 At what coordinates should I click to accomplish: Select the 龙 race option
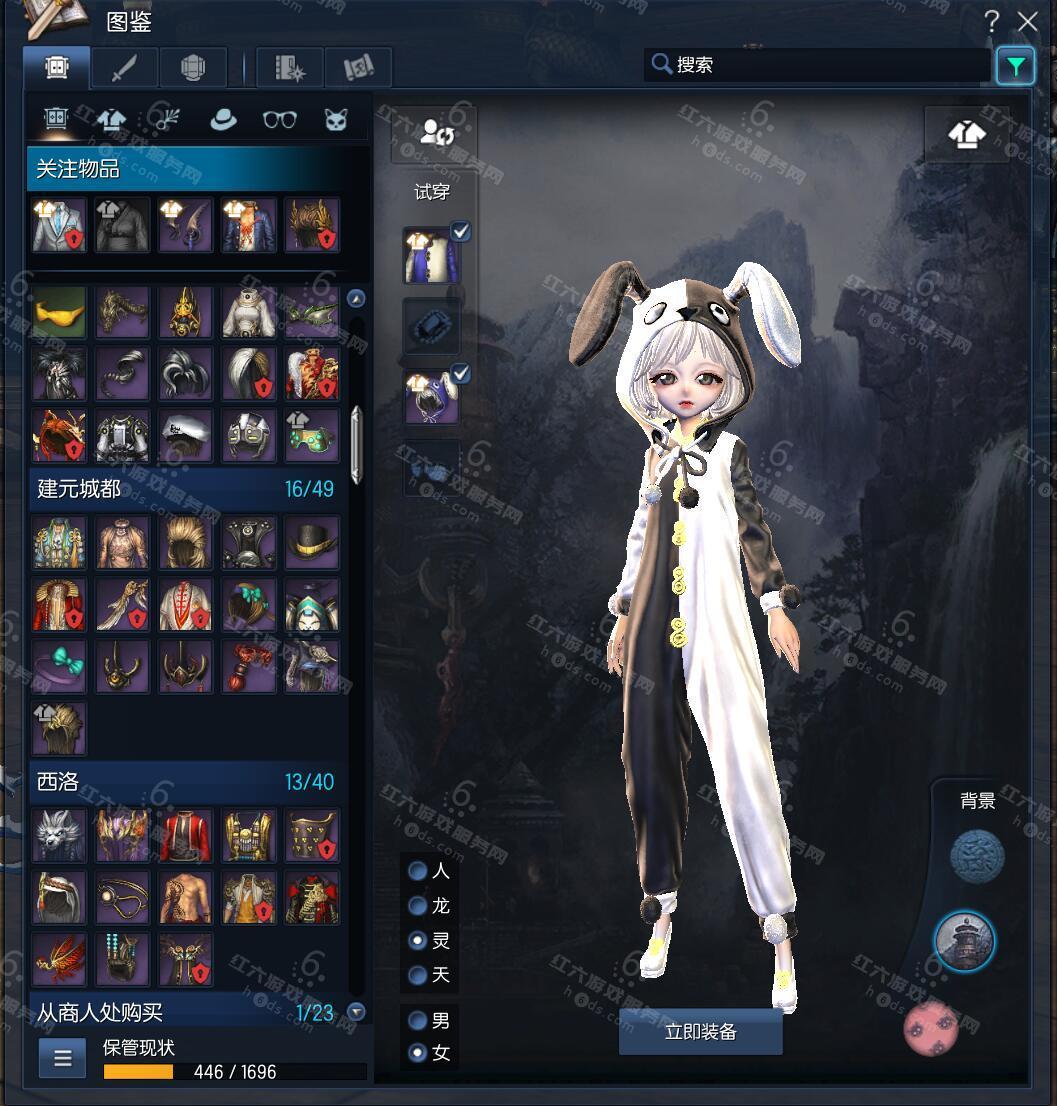click(418, 906)
